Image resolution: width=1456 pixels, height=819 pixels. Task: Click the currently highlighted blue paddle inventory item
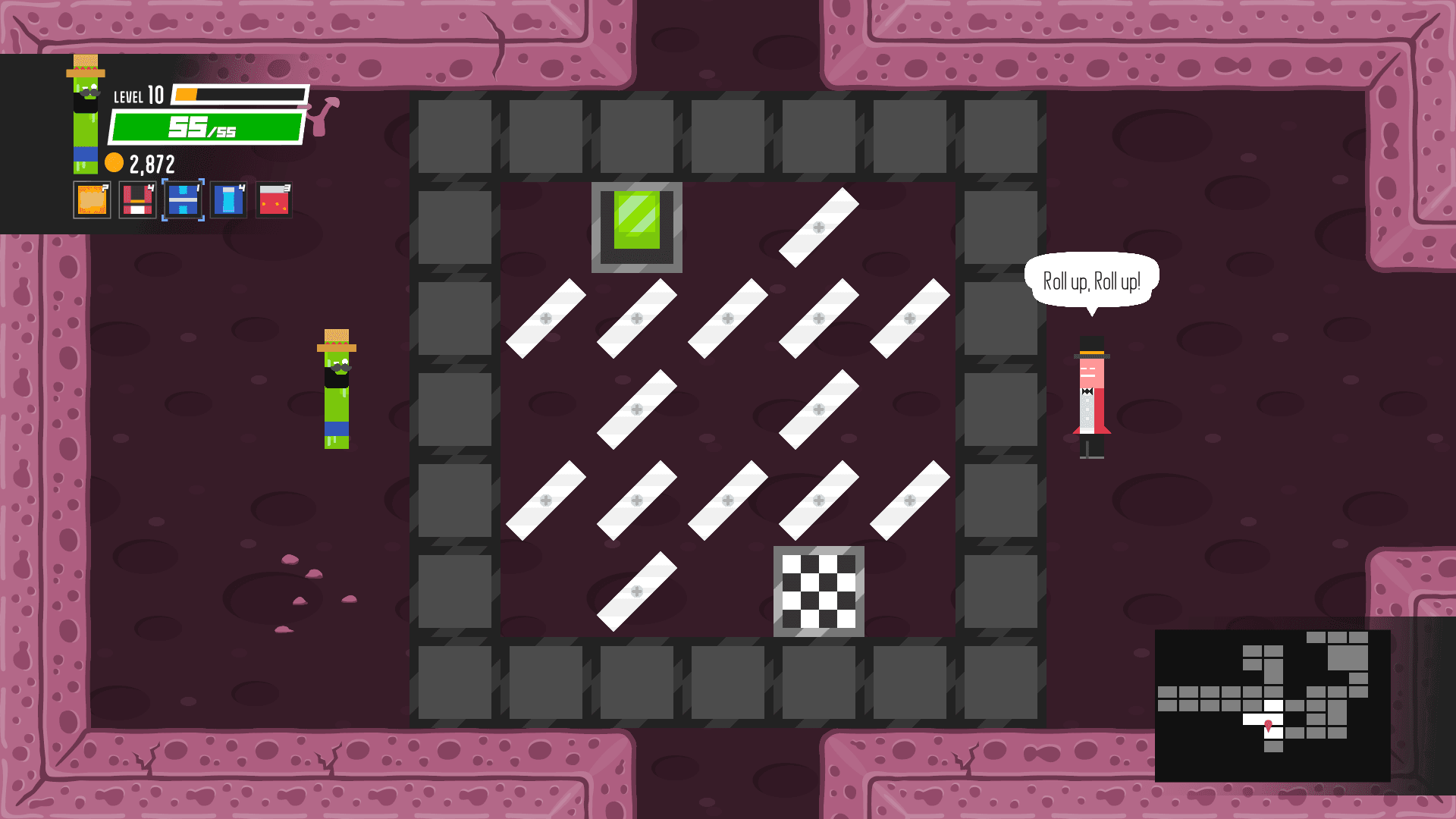point(182,201)
